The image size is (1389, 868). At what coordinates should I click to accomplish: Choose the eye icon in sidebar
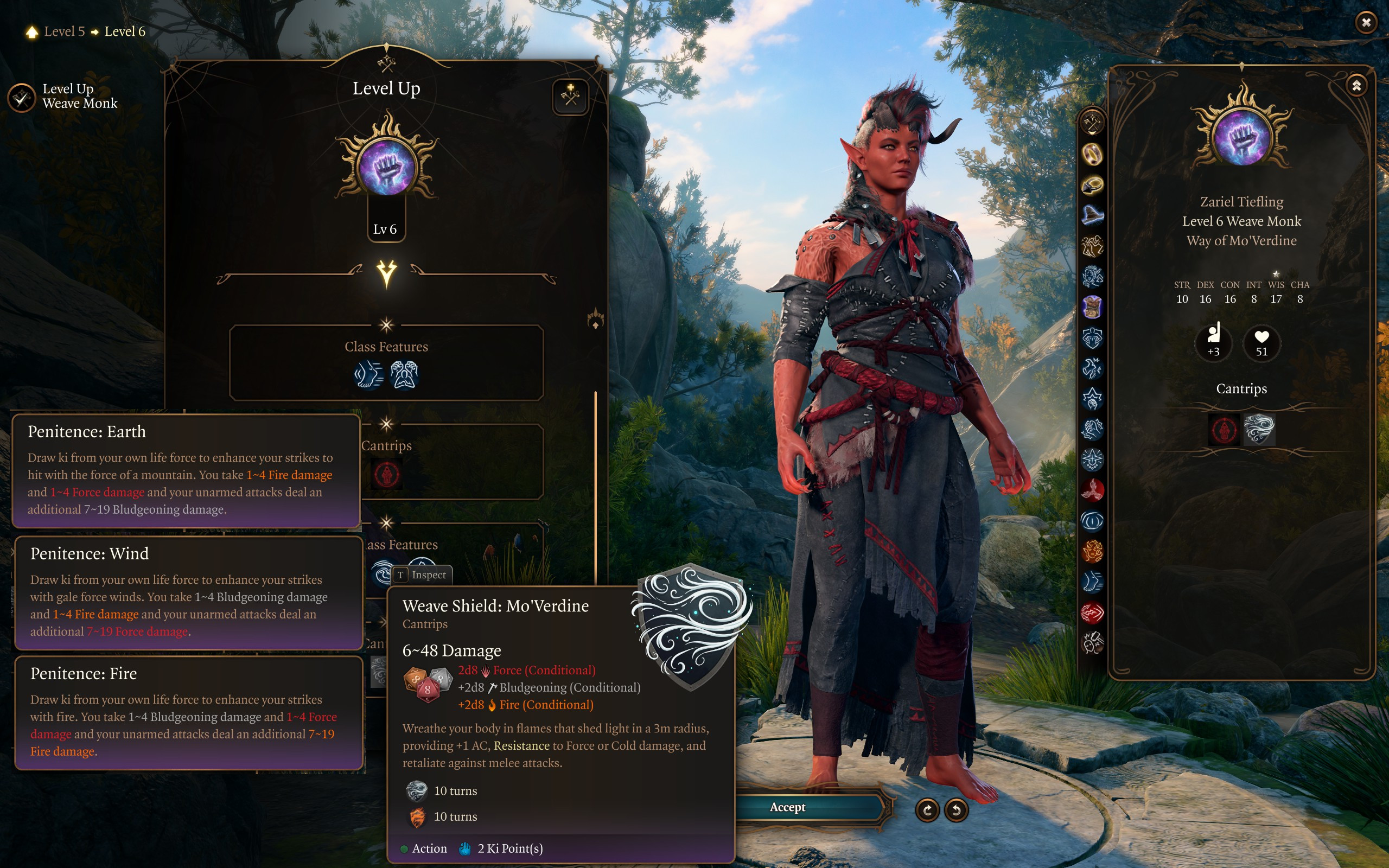1092,521
